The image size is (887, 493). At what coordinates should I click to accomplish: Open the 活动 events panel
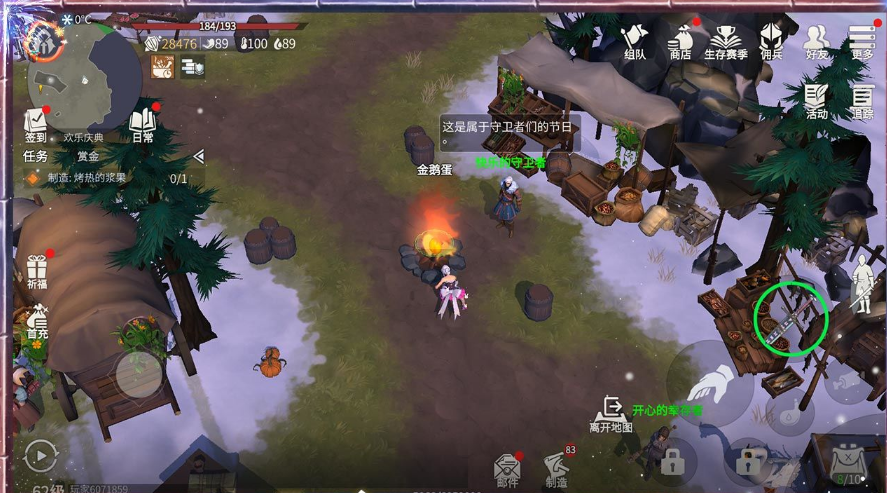click(x=816, y=101)
